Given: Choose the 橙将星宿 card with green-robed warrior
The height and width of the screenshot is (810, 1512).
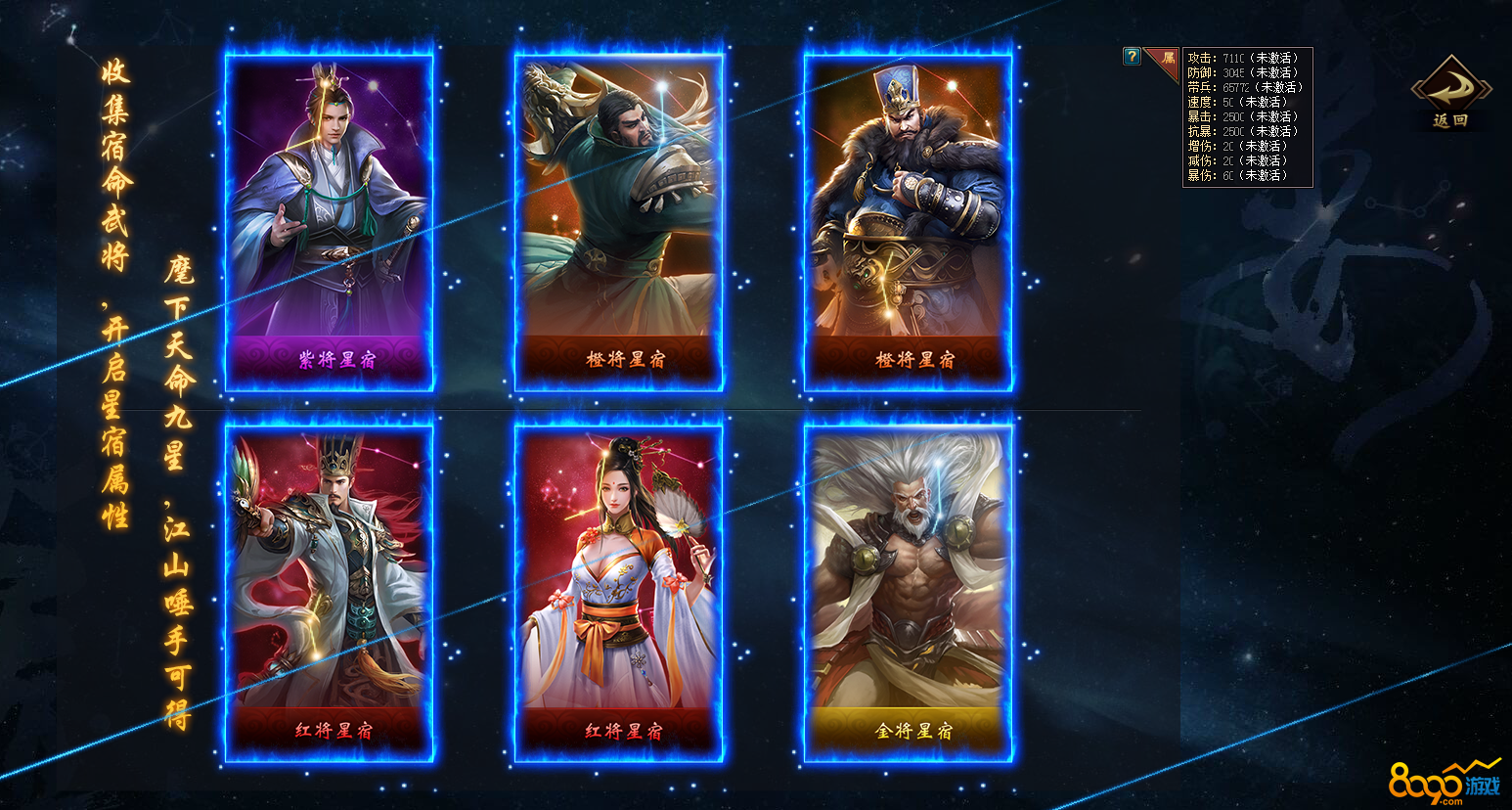Looking at the screenshot, I should [x=619, y=221].
